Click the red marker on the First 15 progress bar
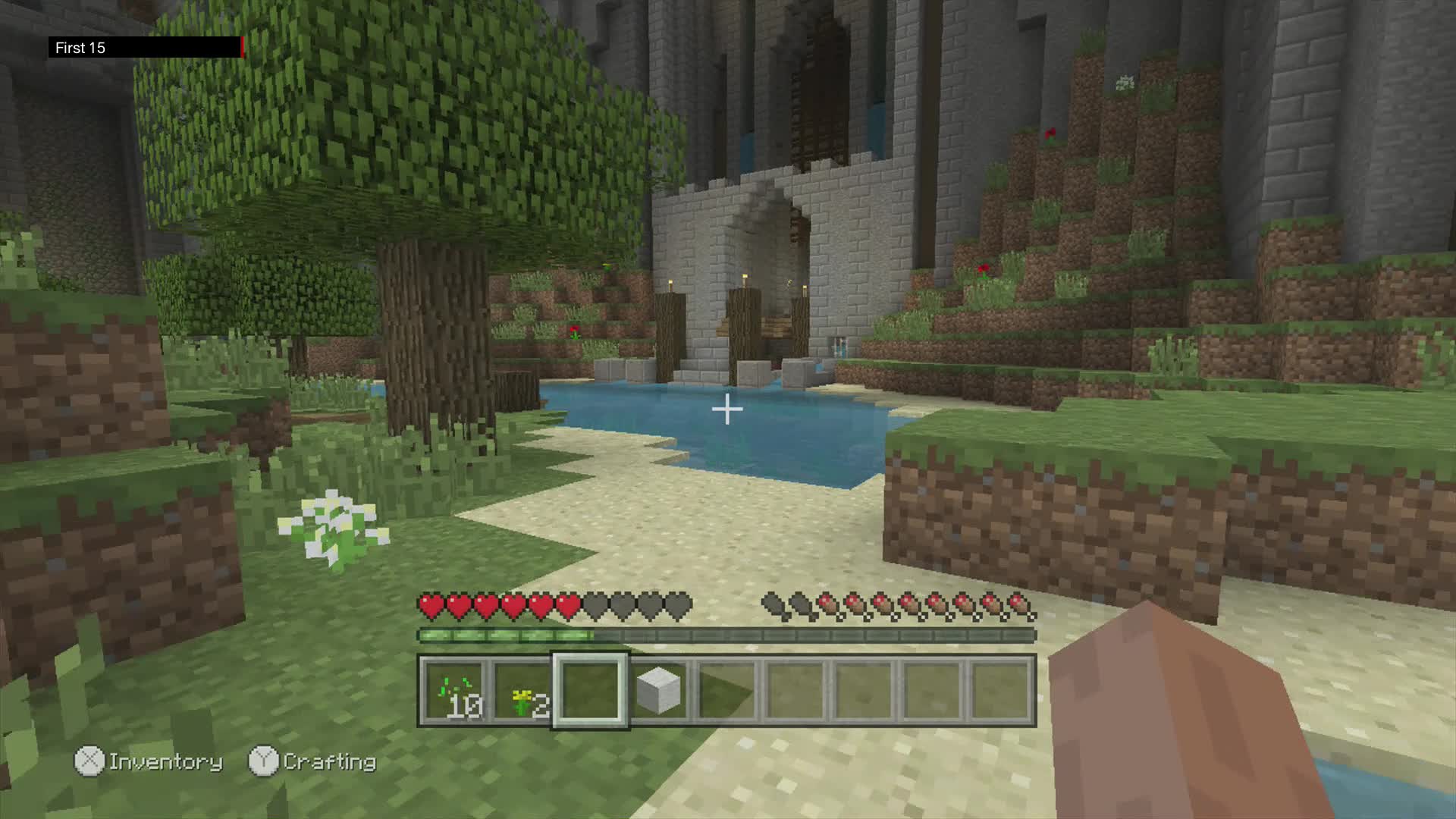The image size is (1456, 819). pyautogui.click(x=241, y=47)
